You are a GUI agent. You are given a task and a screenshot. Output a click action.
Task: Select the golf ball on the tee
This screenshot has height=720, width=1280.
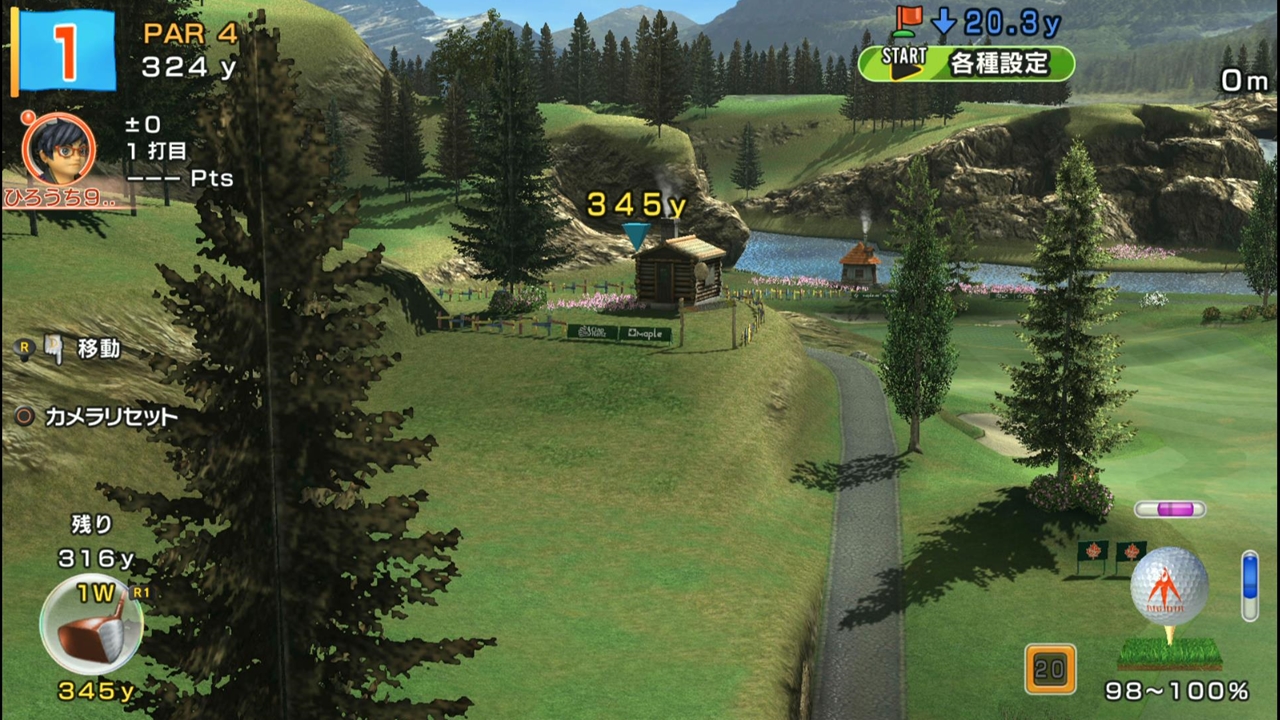1168,586
